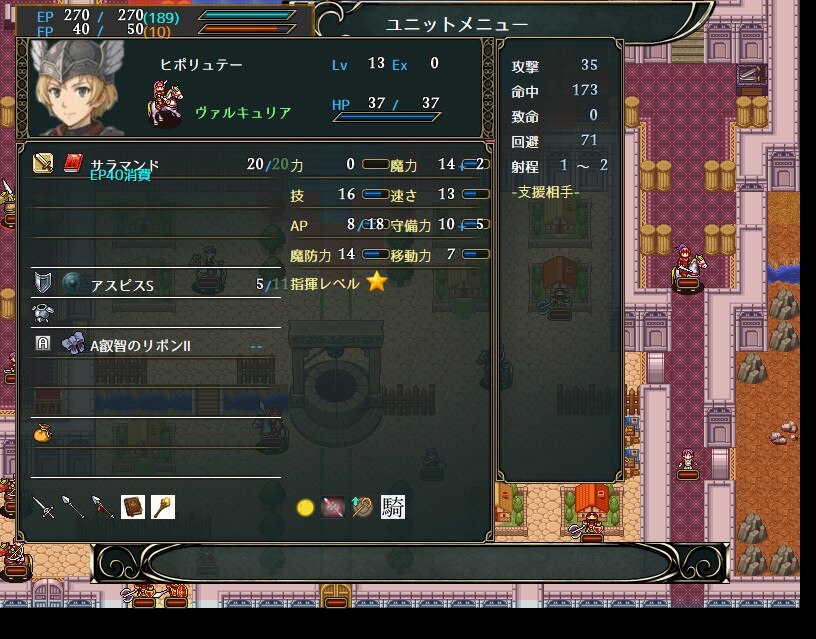Select the アスピスS shield row
Viewport: 816px width, 639px height.
tap(155, 284)
